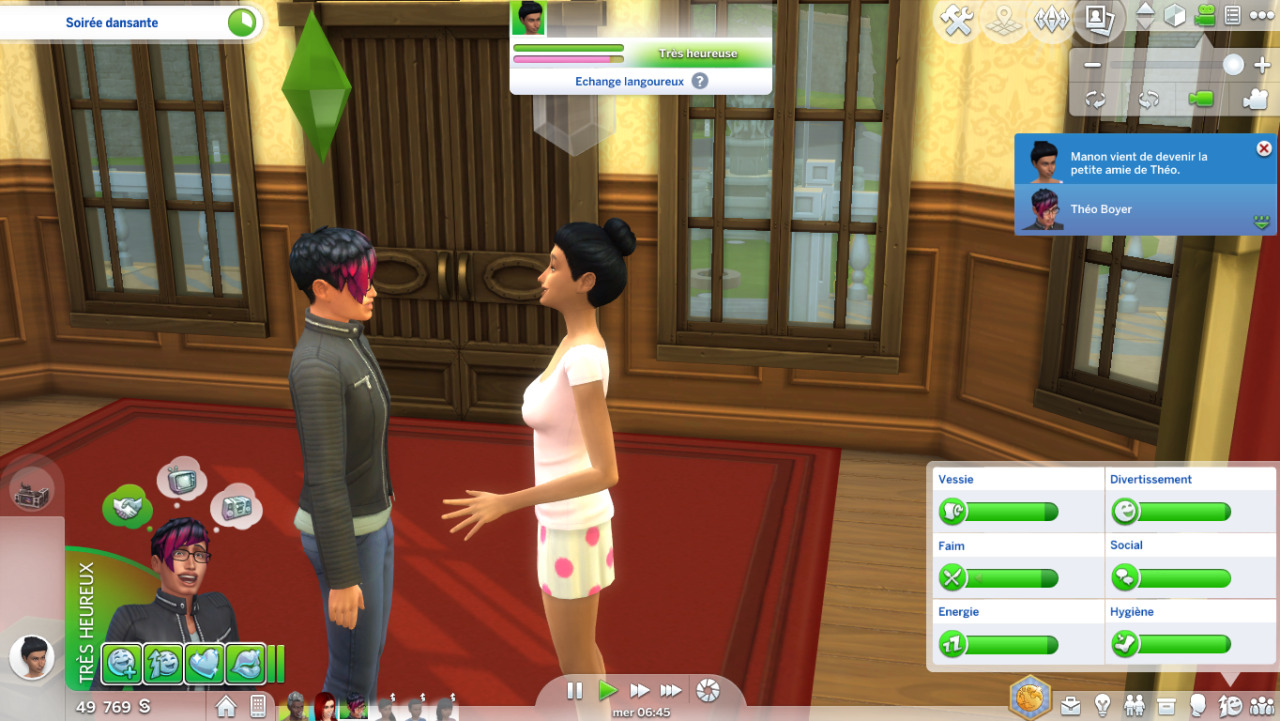Close the Manon girlfriend notification
This screenshot has width=1280, height=721.
click(x=1264, y=149)
